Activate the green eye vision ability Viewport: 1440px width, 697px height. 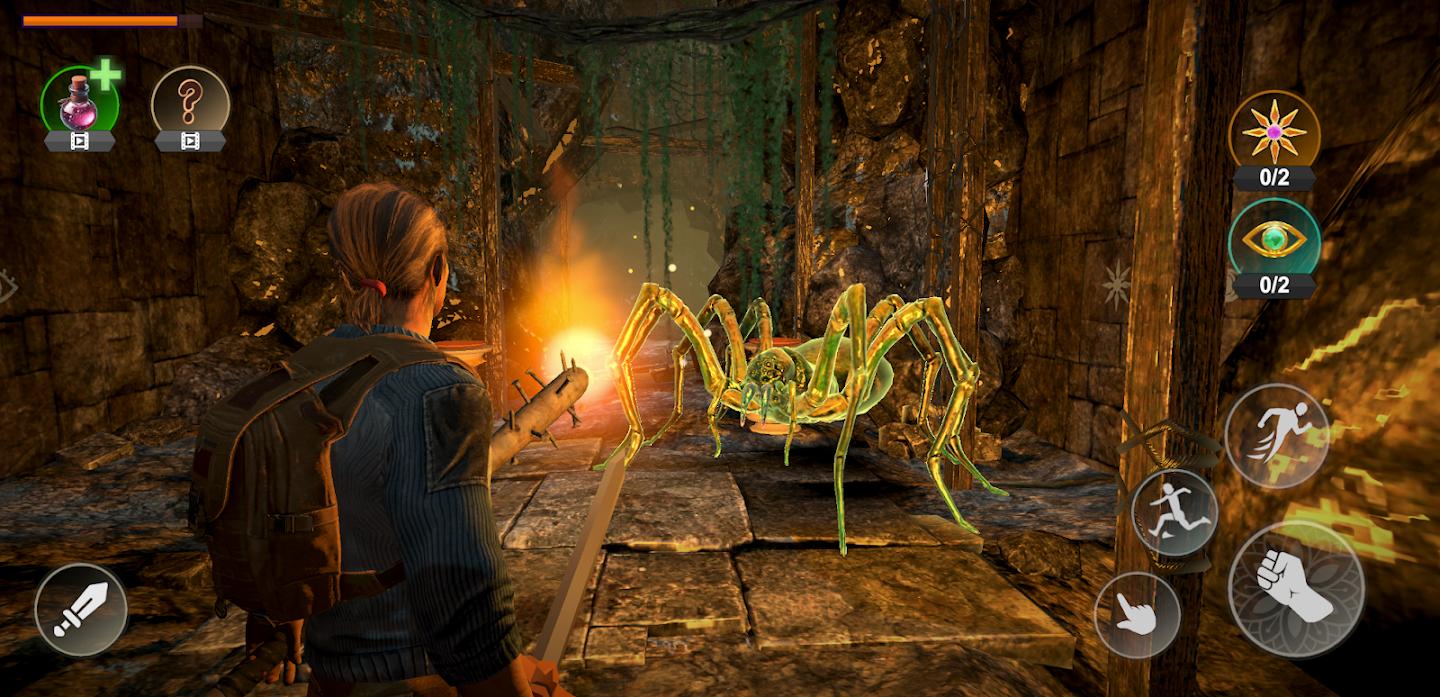click(x=1273, y=239)
